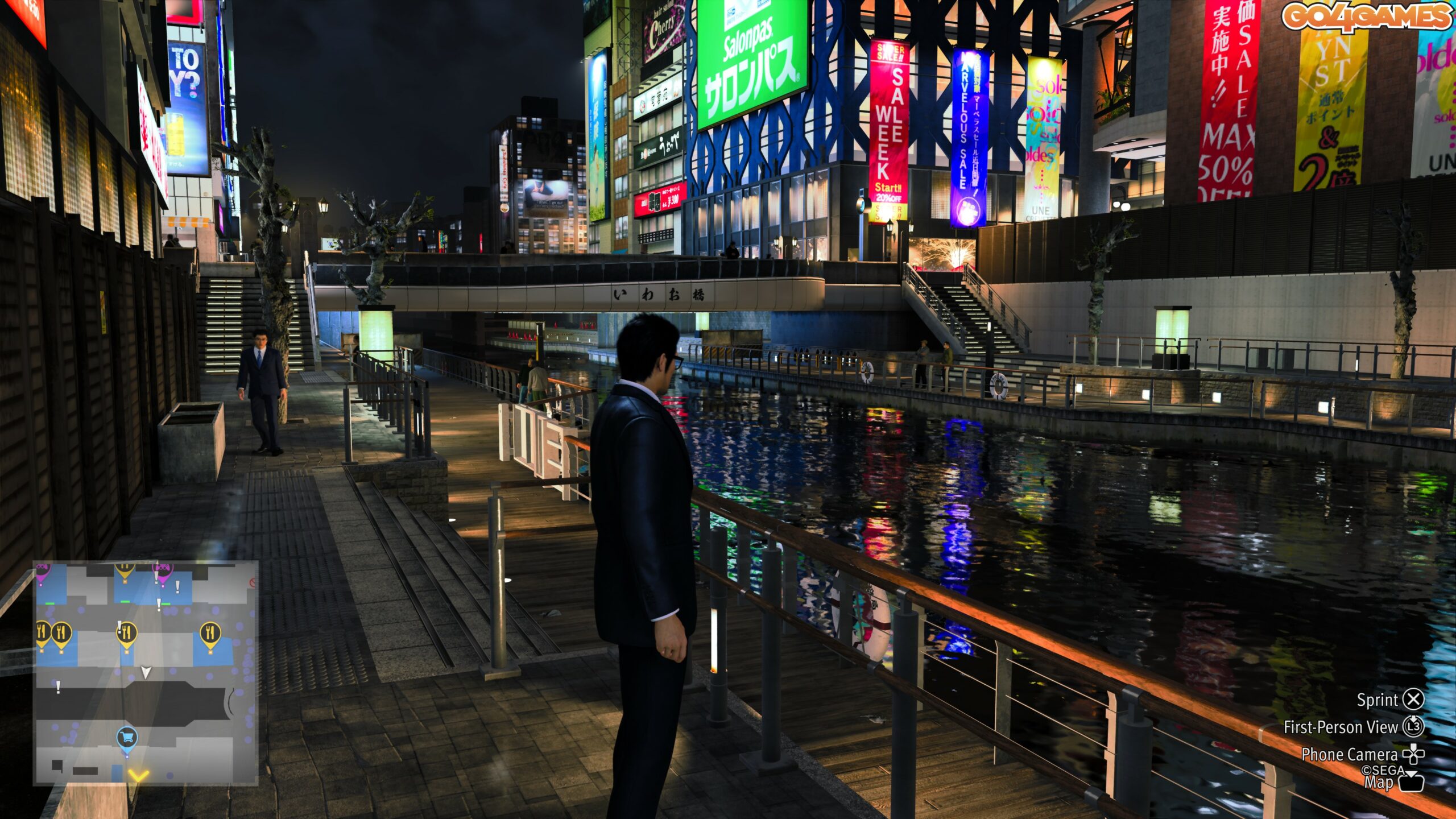Select the white player arrow on minimap
1456x819 pixels.
click(x=146, y=673)
